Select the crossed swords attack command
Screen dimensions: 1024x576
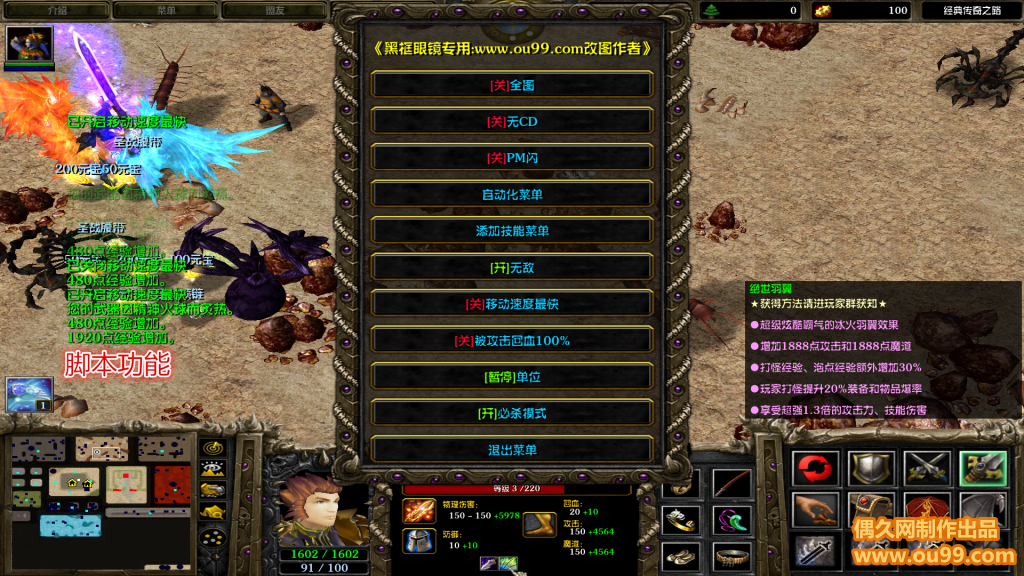pyautogui.click(x=926, y=468)
